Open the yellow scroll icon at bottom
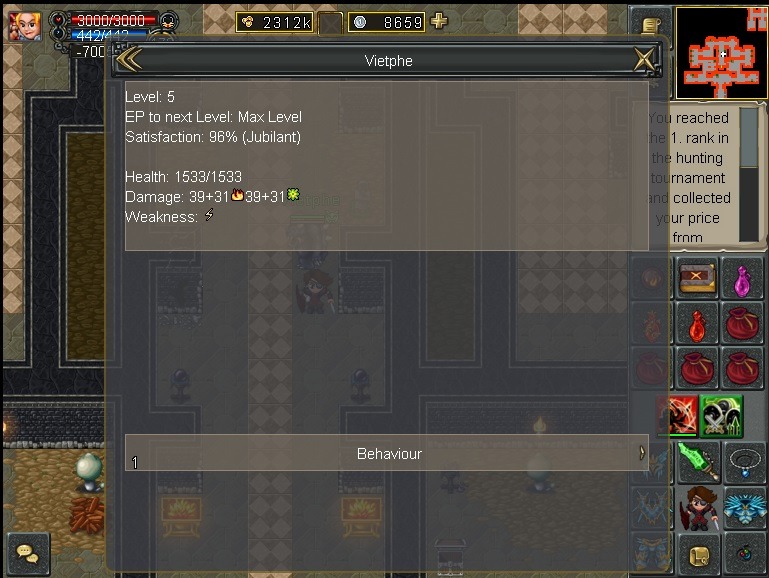 (x=698, y=553)
